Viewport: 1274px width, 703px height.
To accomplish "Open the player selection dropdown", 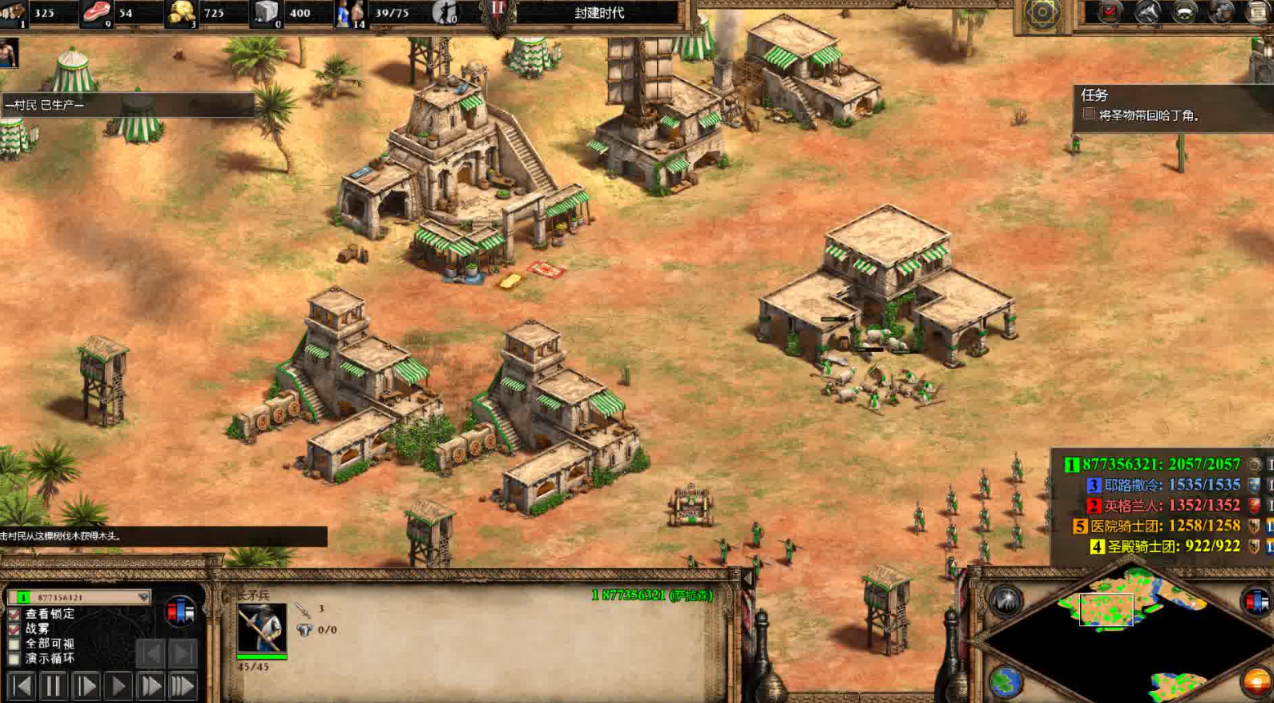I will pyautogui.click(x=143, y=597).
